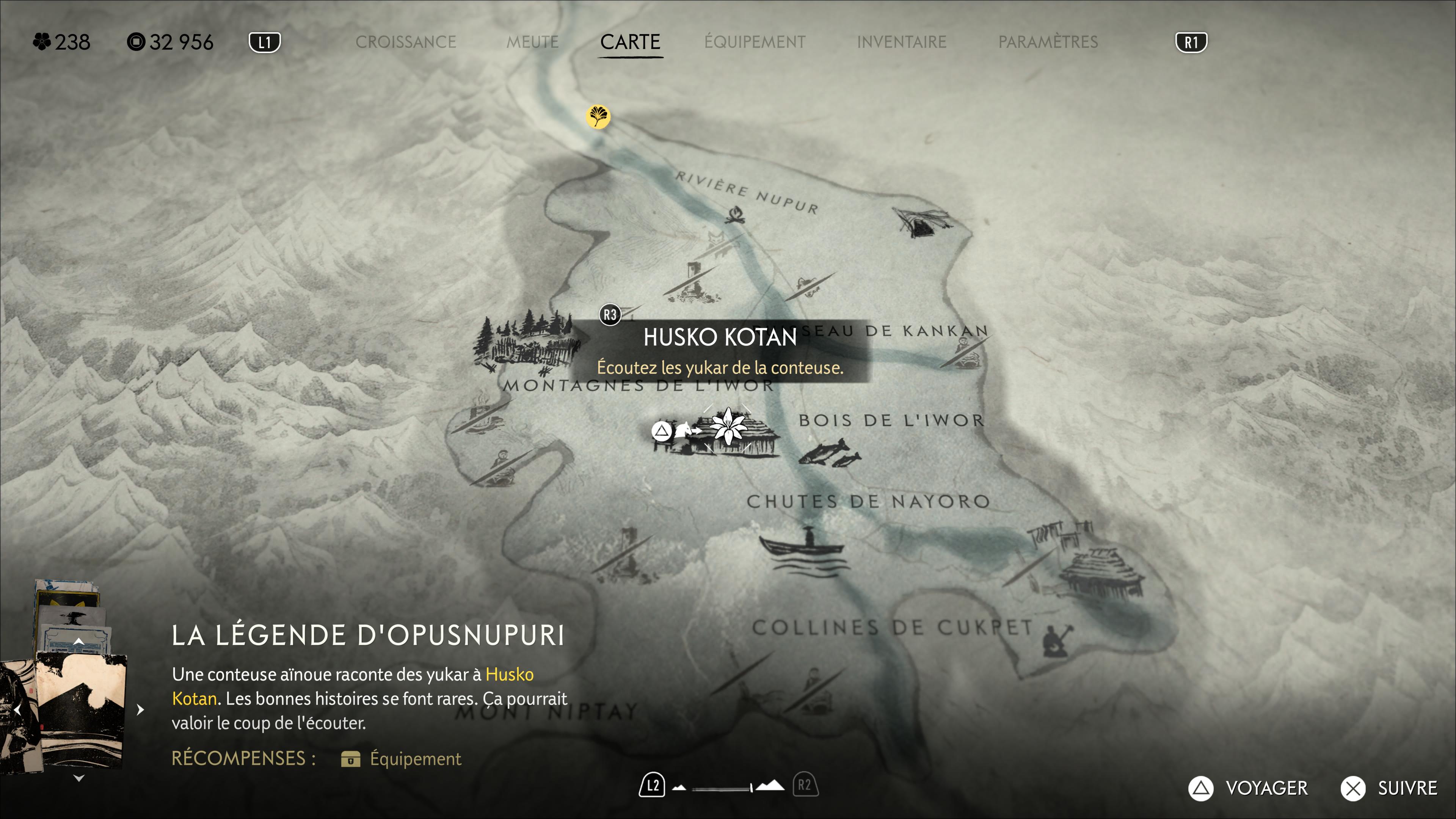Switch to the Croissance tab
The height and width of the screenshot is (819, 1456).
[x=405, y=42]
